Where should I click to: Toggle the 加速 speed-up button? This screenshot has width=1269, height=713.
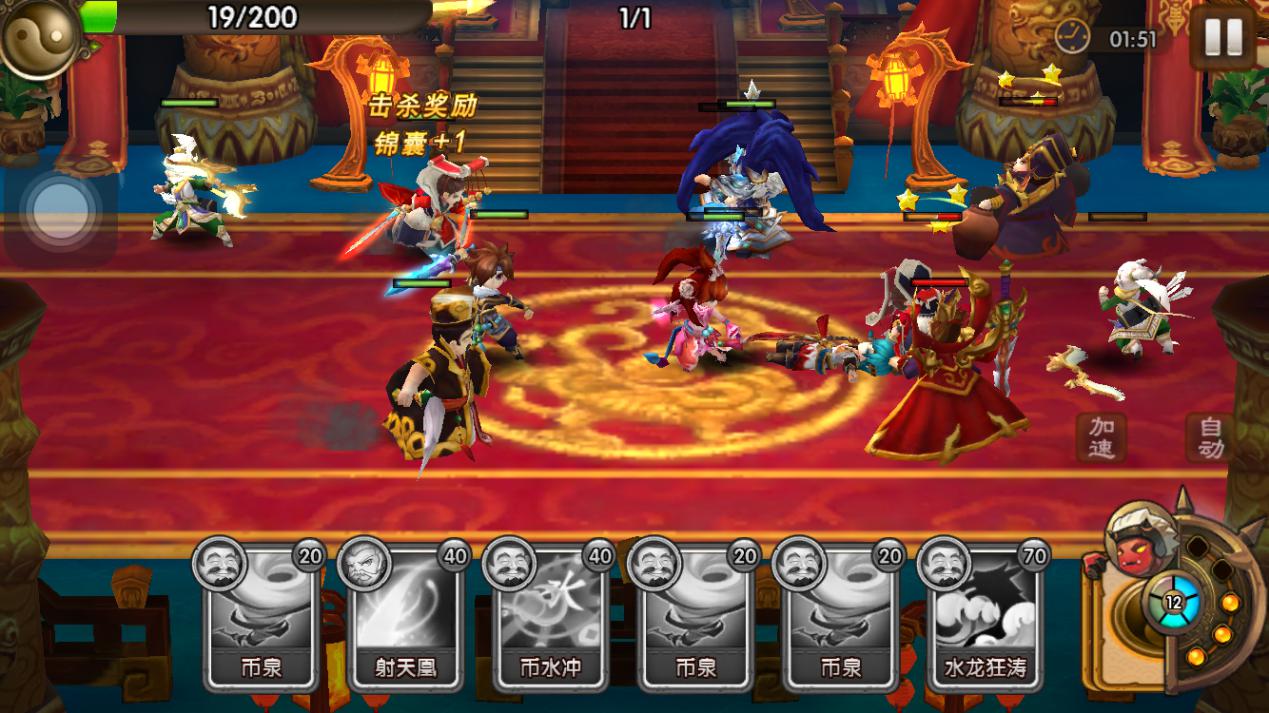1101,437
